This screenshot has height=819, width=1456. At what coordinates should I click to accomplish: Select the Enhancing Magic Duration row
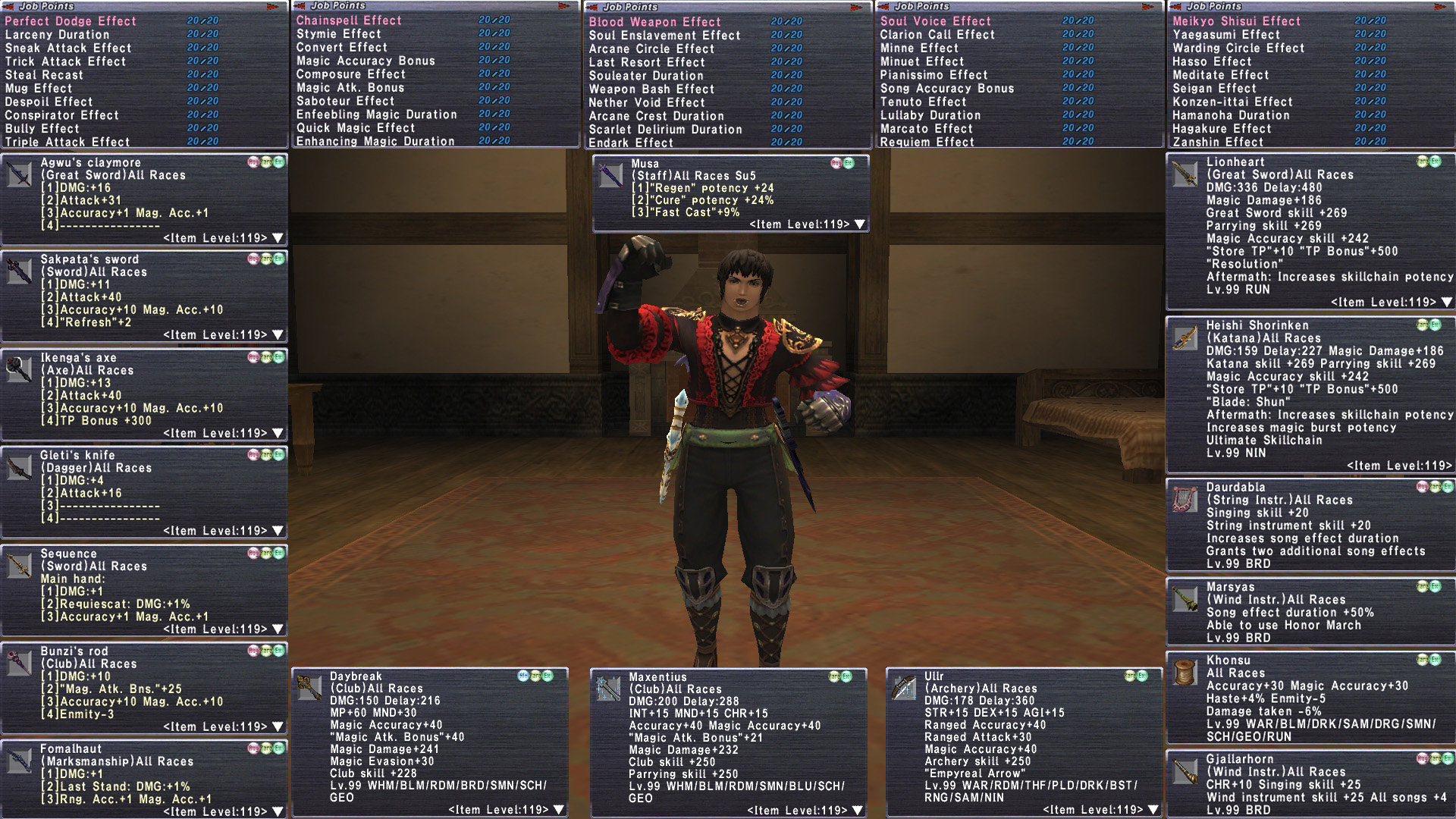(x=375, y=141)
